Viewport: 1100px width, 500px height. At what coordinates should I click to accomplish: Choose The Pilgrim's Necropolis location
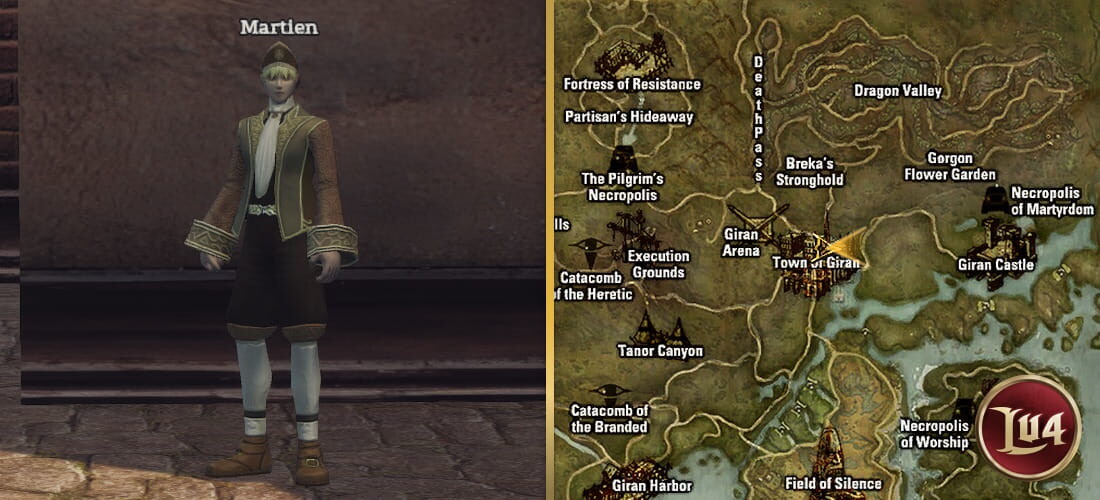click(622, 187)
